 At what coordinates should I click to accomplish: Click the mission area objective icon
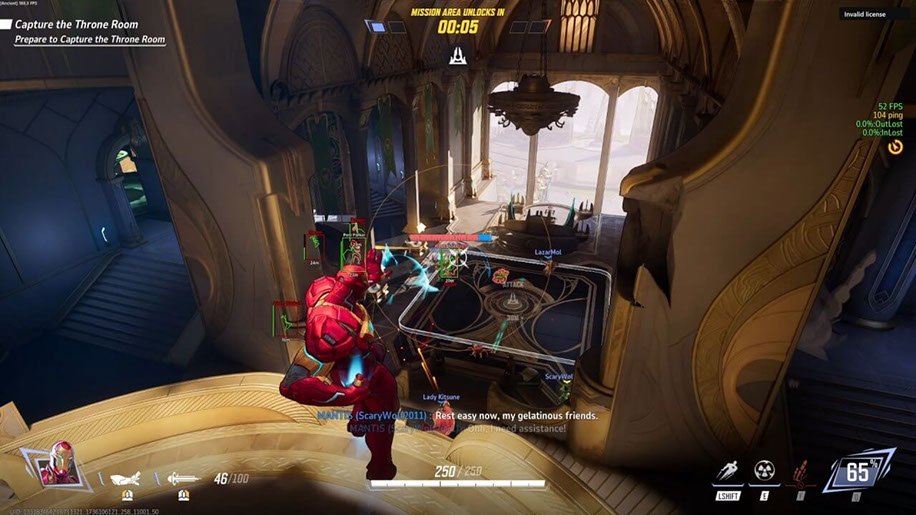click(x=458, y=56)
